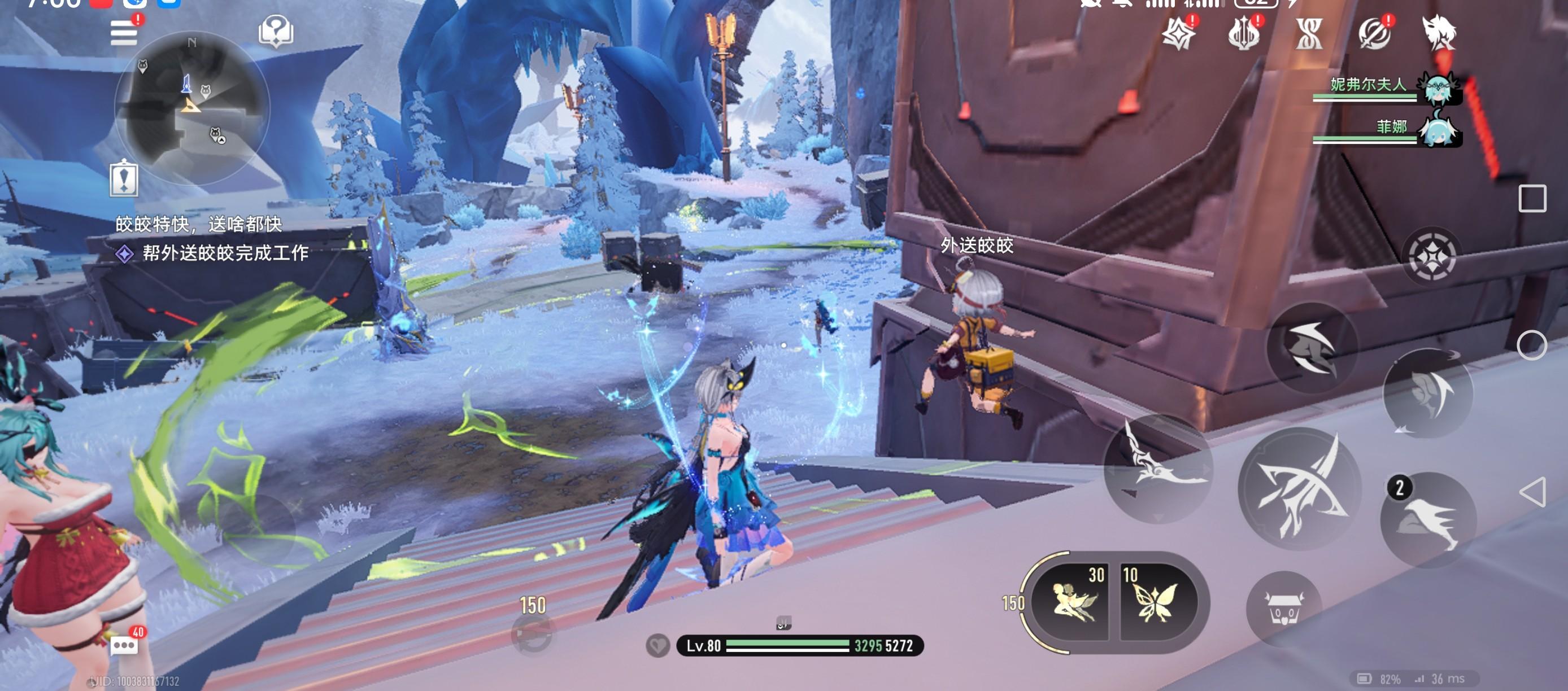Open the exclamation quest log icon

coord(124,180)
